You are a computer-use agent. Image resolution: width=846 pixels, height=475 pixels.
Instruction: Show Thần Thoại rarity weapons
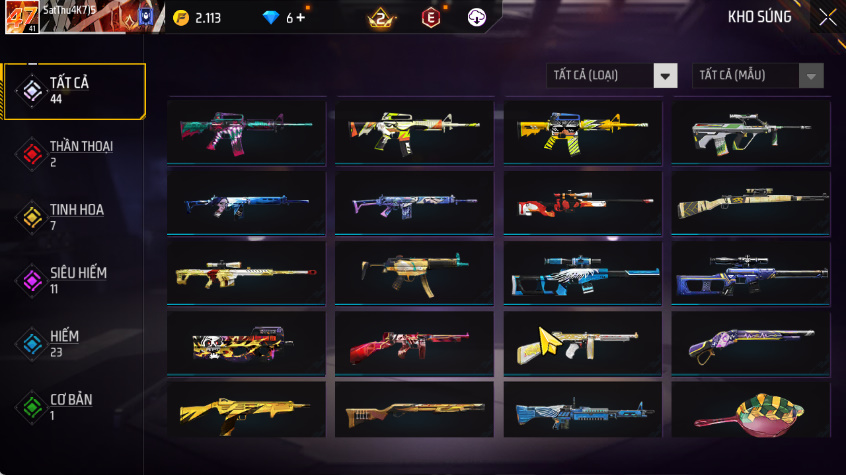click(x=73, y=154)
